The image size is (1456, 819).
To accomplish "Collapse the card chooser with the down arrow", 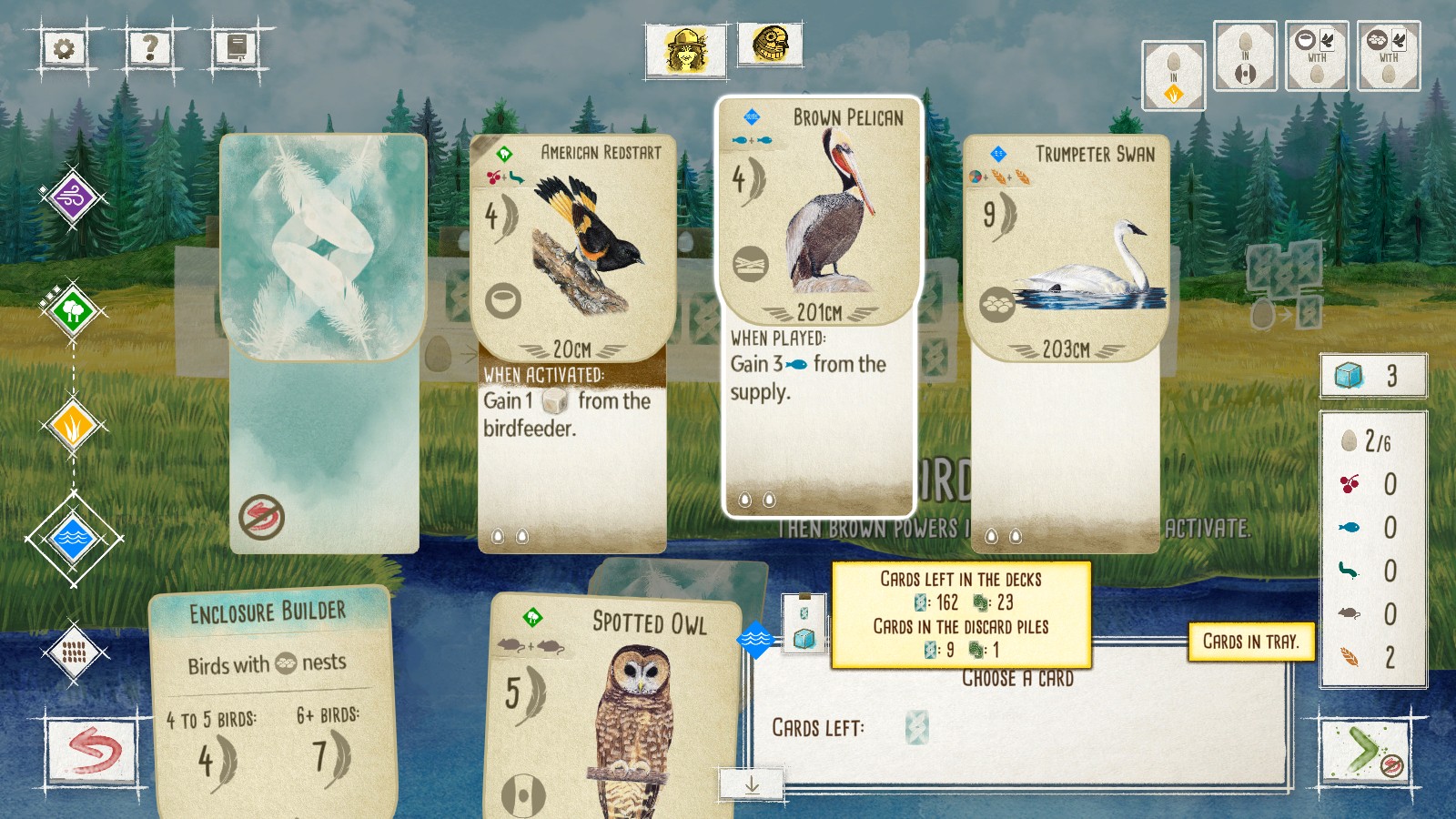I will pos(753,784).
